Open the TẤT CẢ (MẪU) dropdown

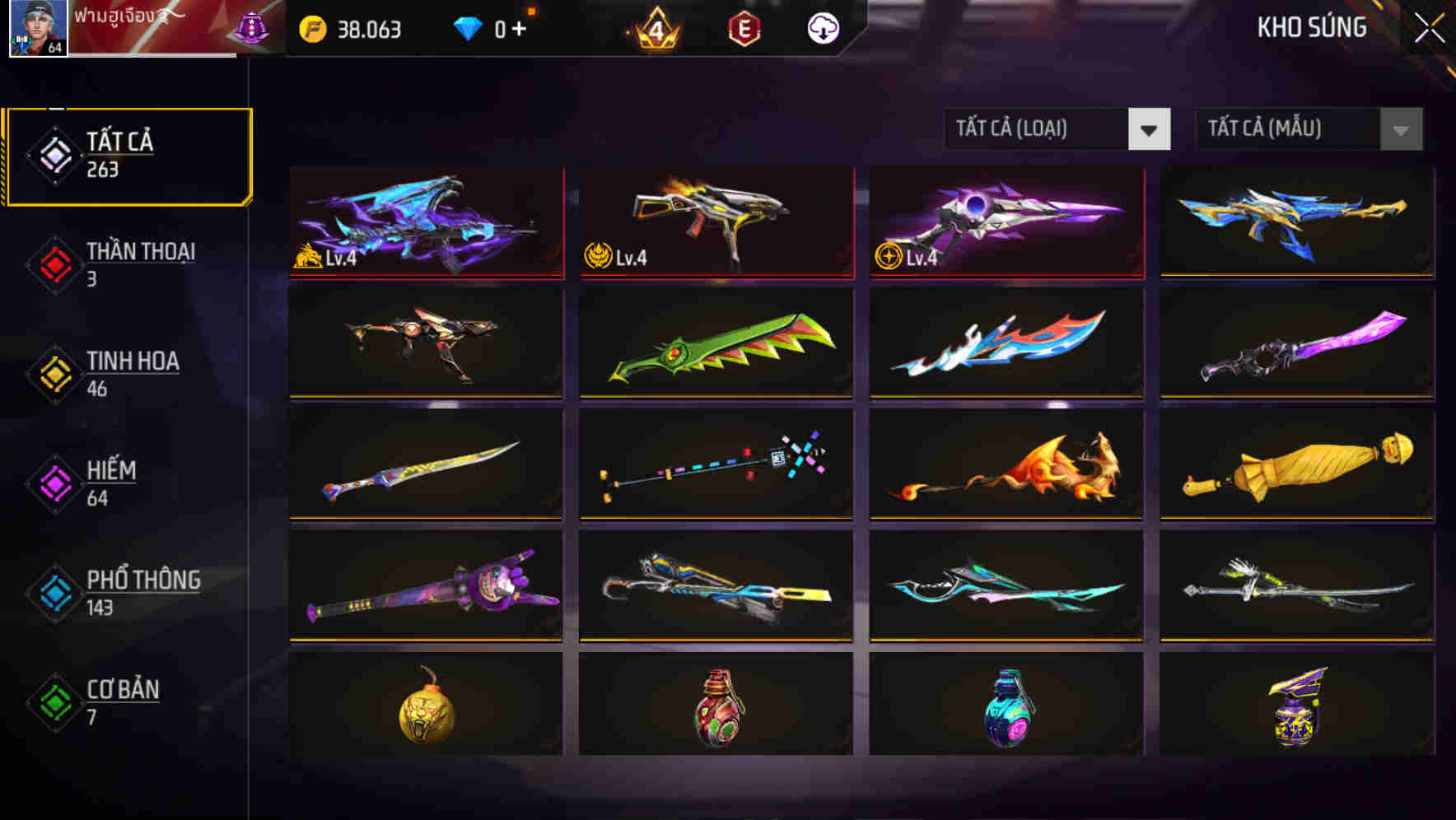1308,129
